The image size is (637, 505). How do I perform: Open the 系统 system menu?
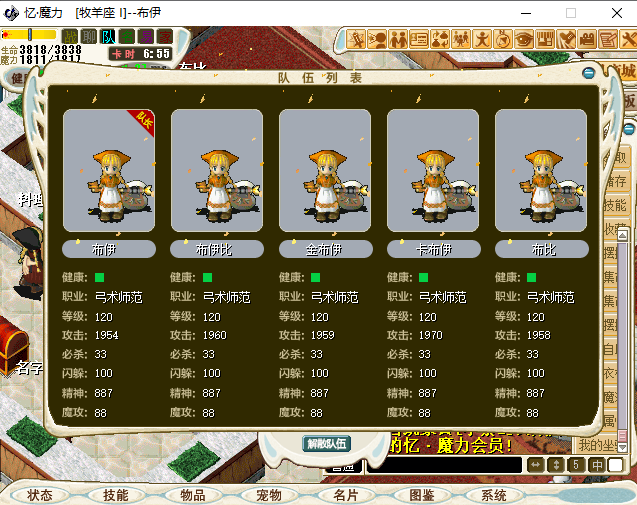pos(494,495)
